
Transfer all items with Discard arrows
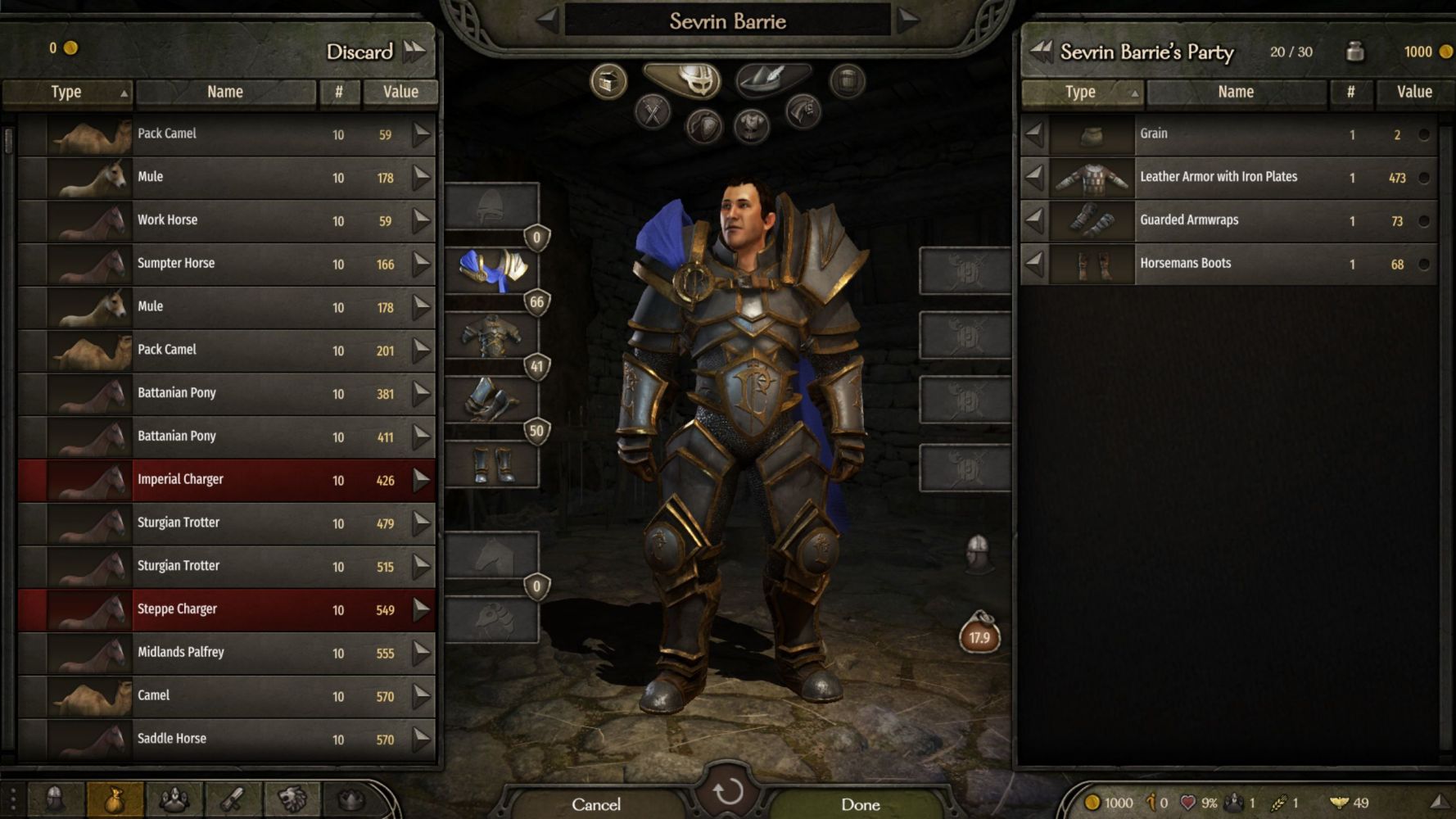click(x=415, y=51)
